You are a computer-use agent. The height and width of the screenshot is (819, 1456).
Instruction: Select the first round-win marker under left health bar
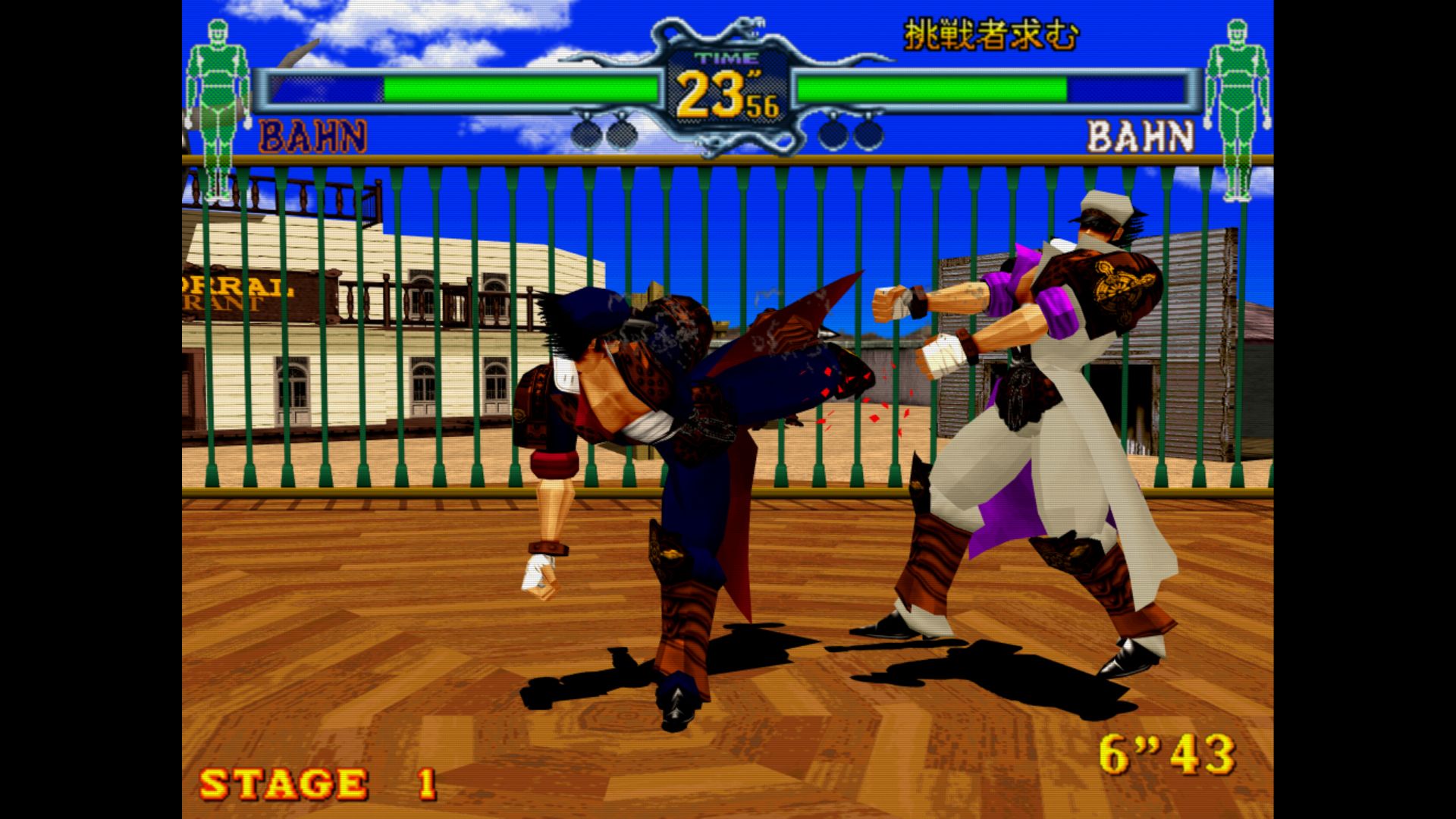coord(584,133)
